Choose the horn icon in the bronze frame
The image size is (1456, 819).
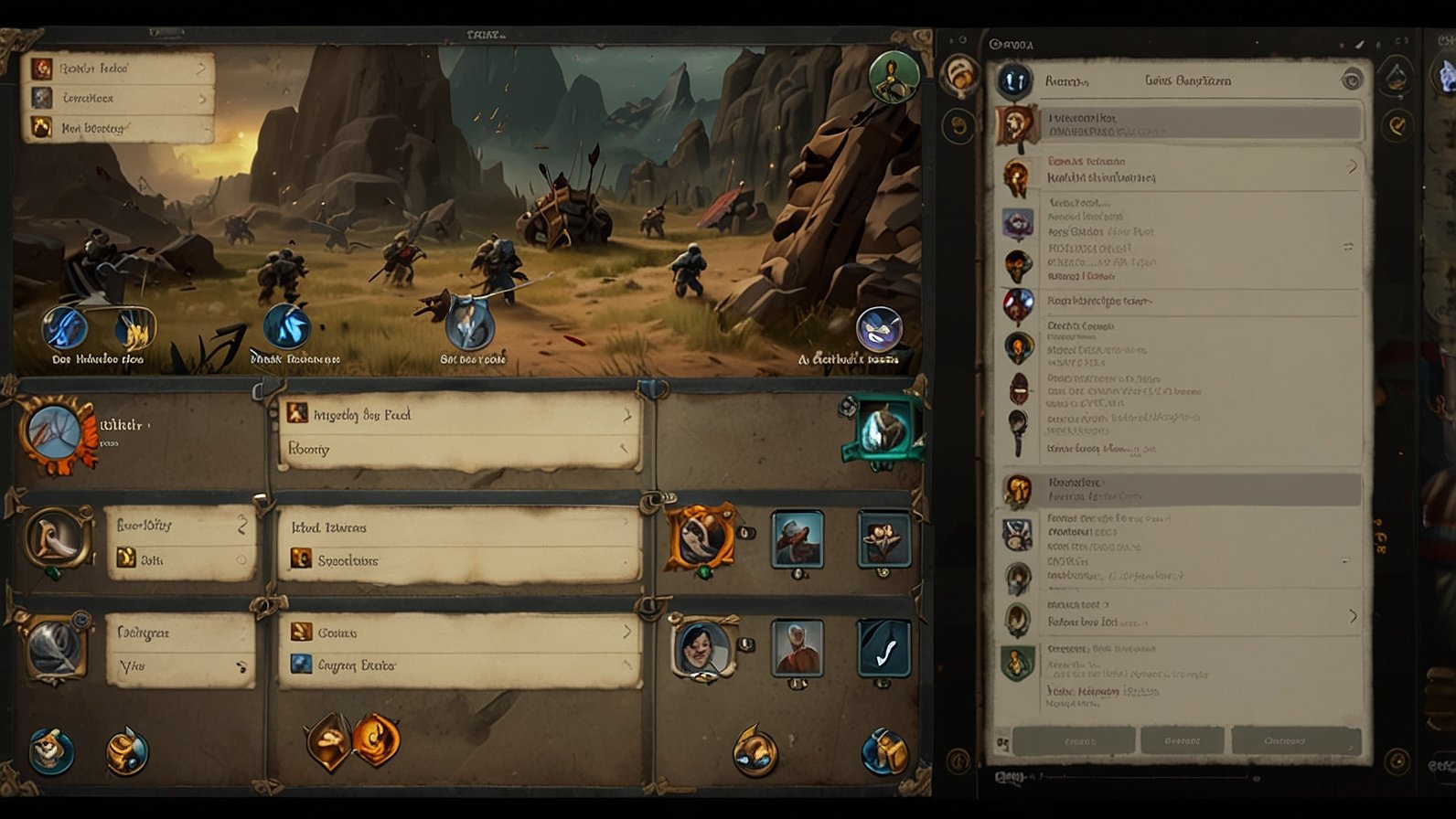[59, 537]
